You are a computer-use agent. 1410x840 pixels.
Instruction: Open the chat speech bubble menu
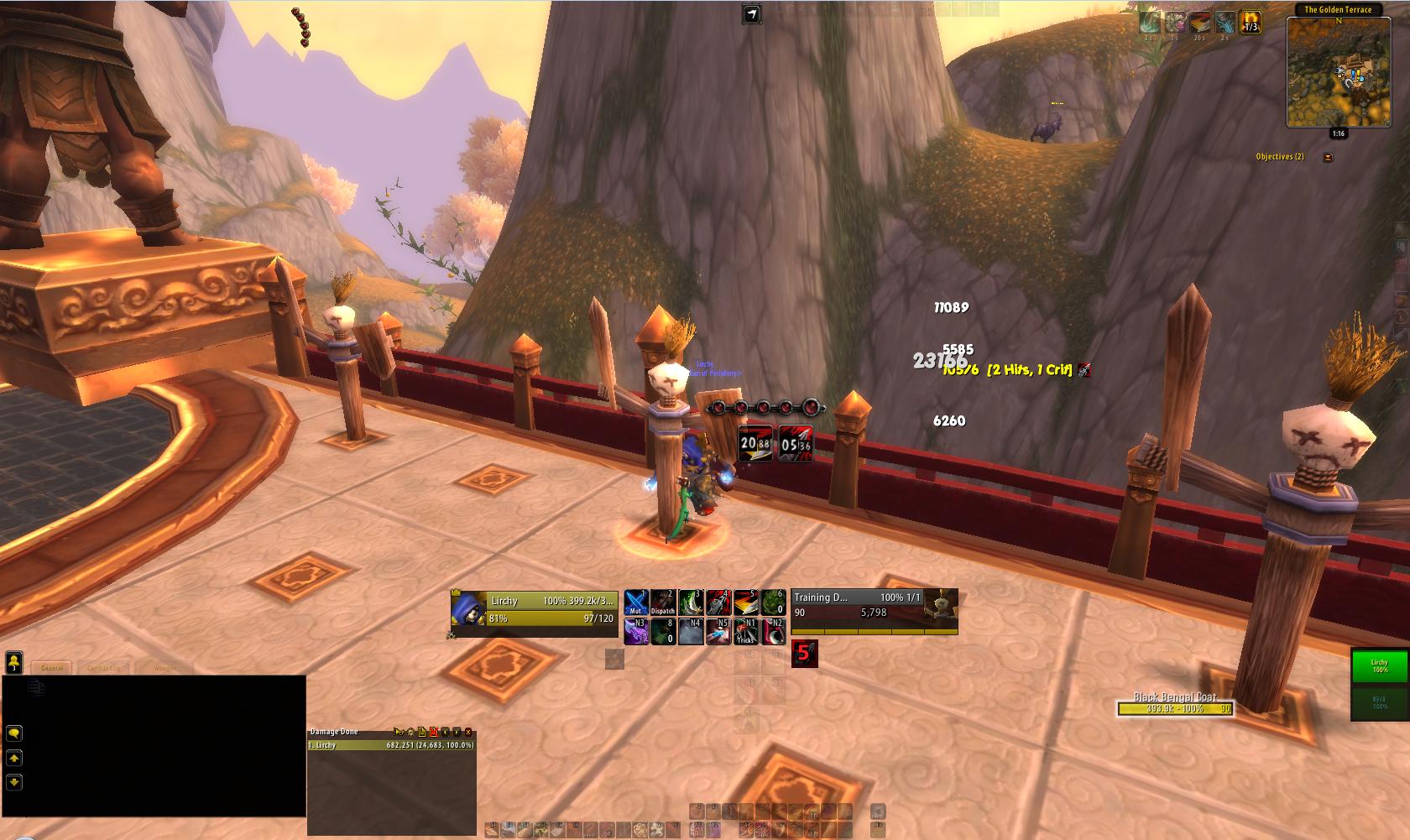click(14, 733)
